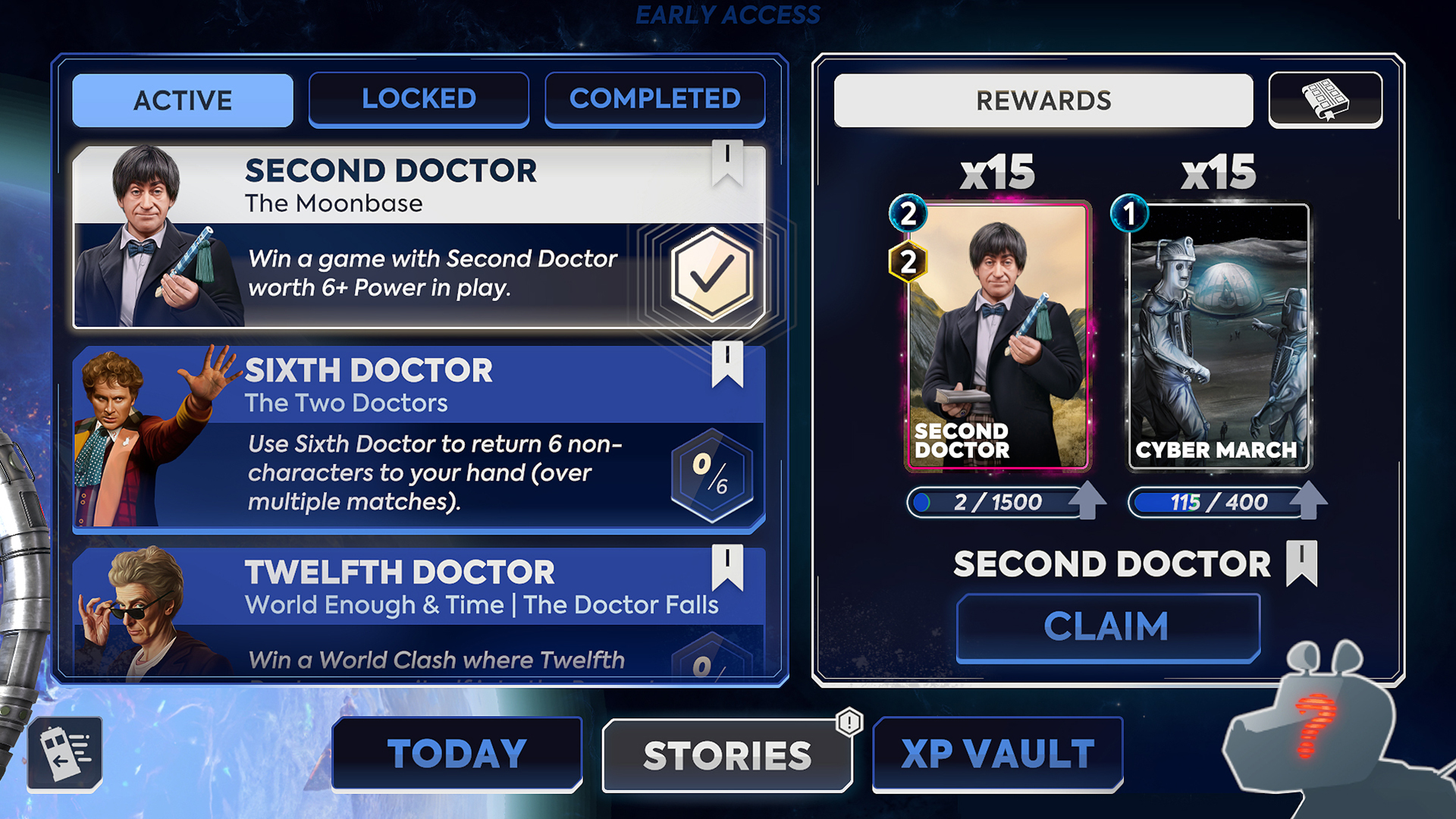This screenshot has height=819, width=1456.
Task: Open the collection book icon beside Rewards
Action: coord(1326,99)
